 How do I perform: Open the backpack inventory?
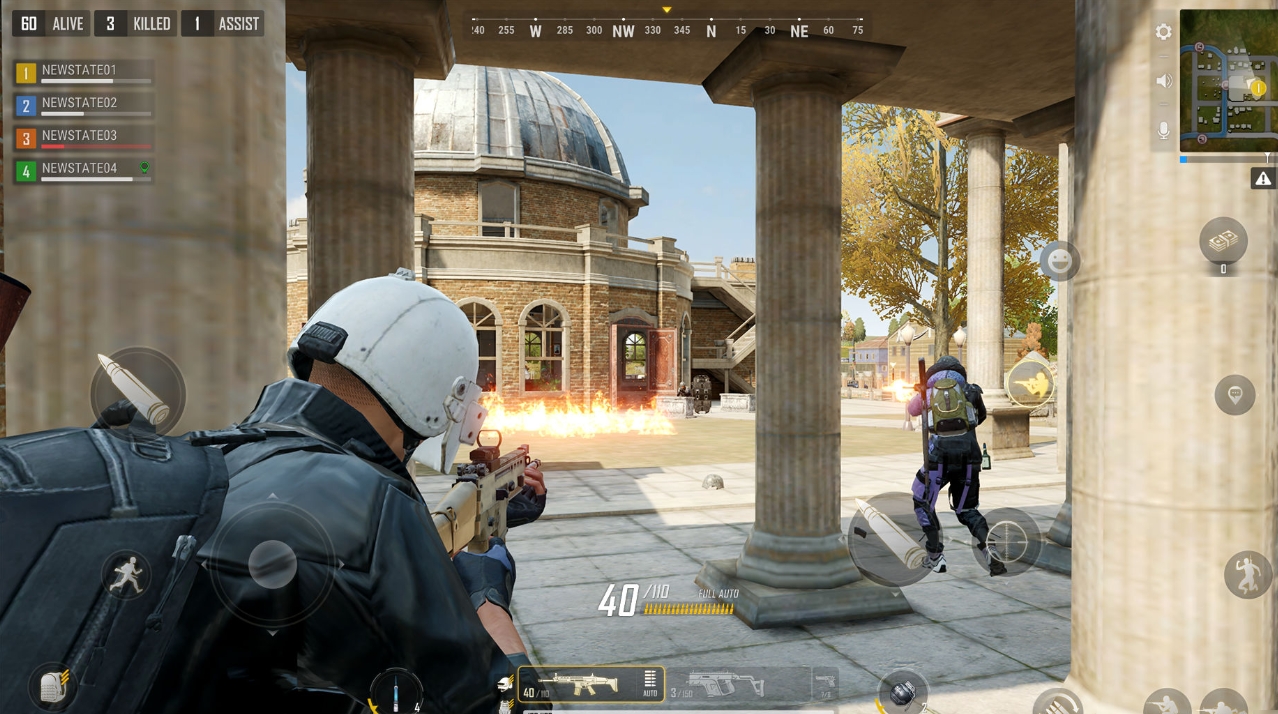click(53, 686)
